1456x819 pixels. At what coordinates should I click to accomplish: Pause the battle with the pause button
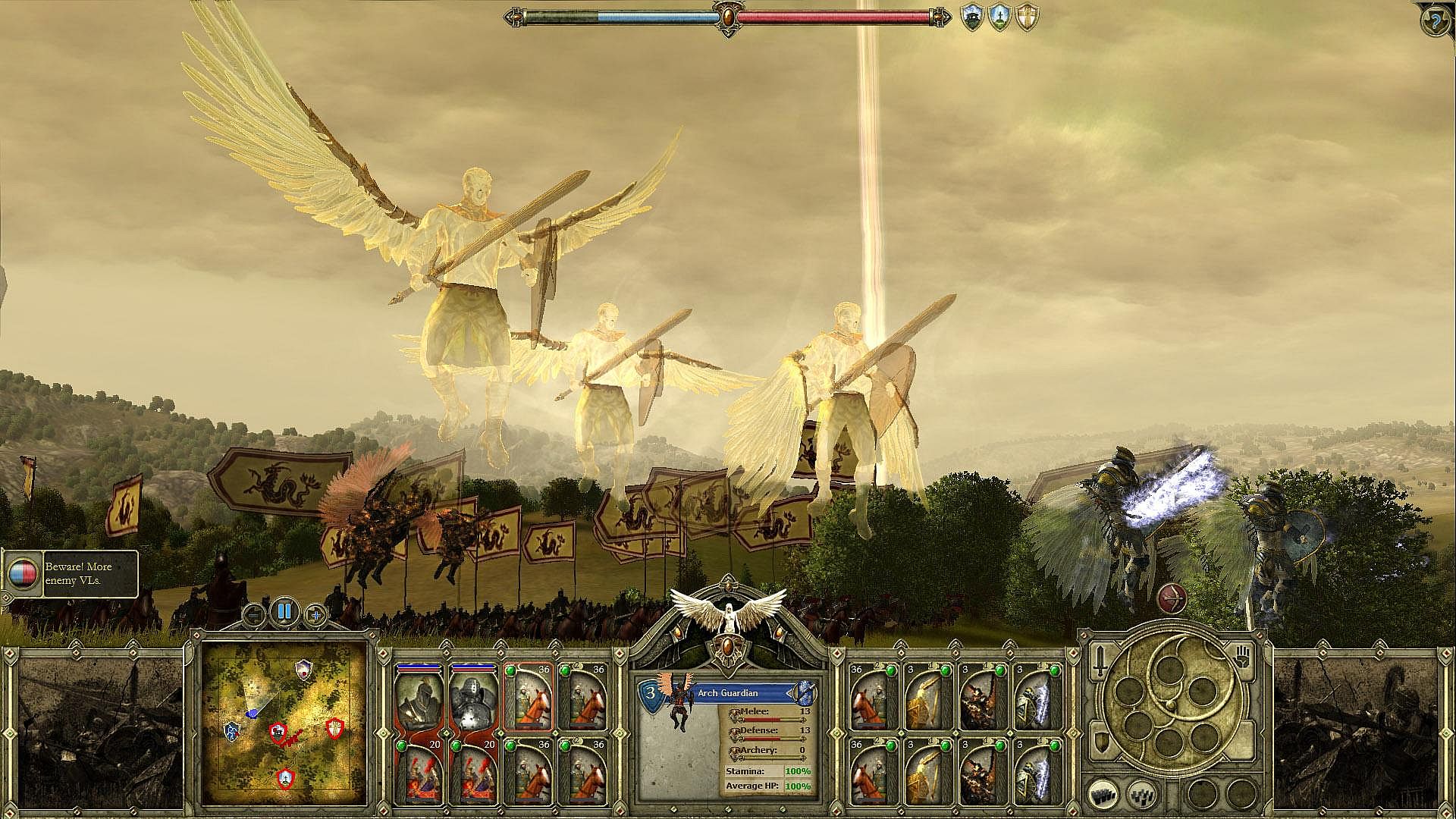coord(284,611)
